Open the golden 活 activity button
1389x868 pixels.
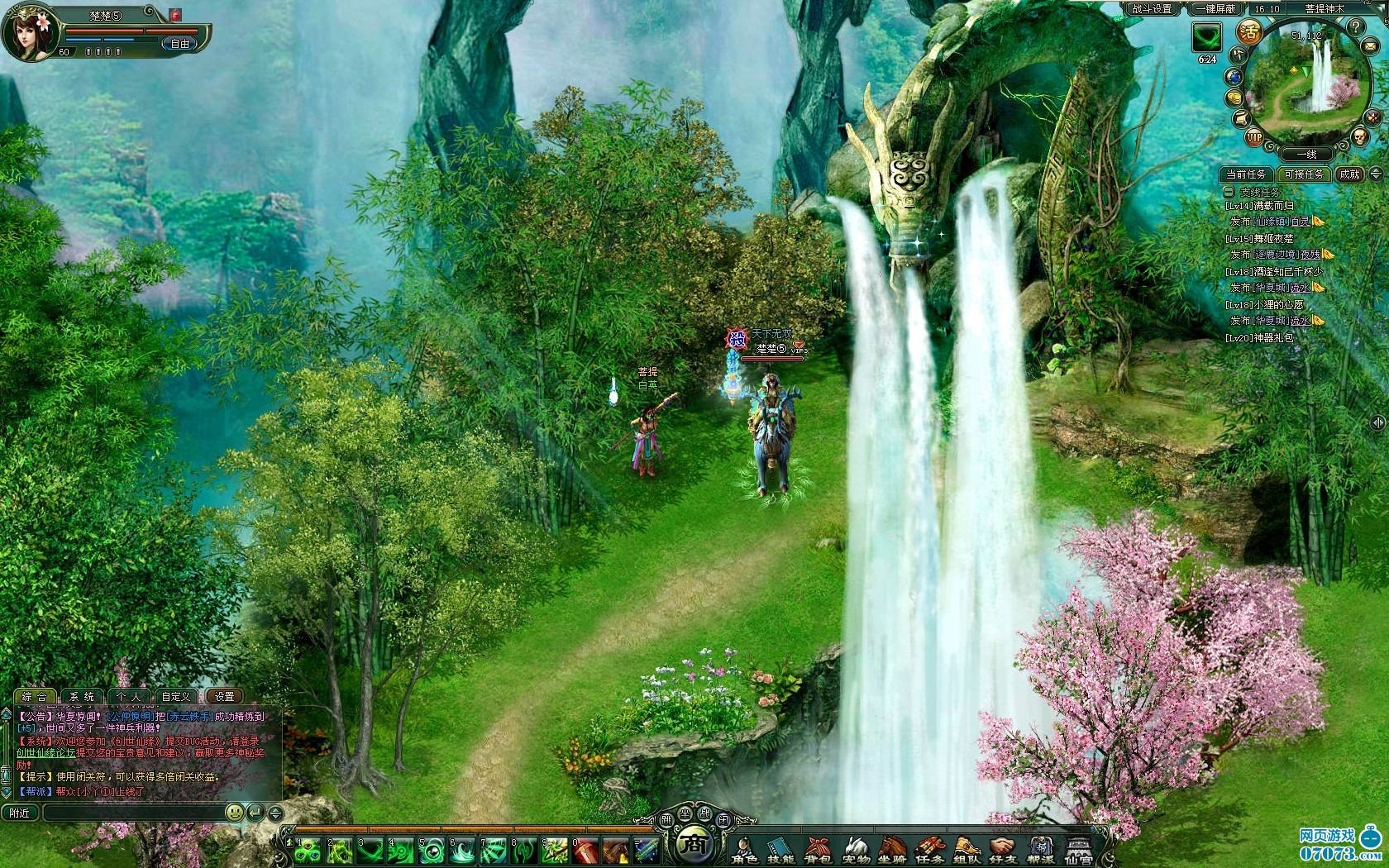[1248, 33]
